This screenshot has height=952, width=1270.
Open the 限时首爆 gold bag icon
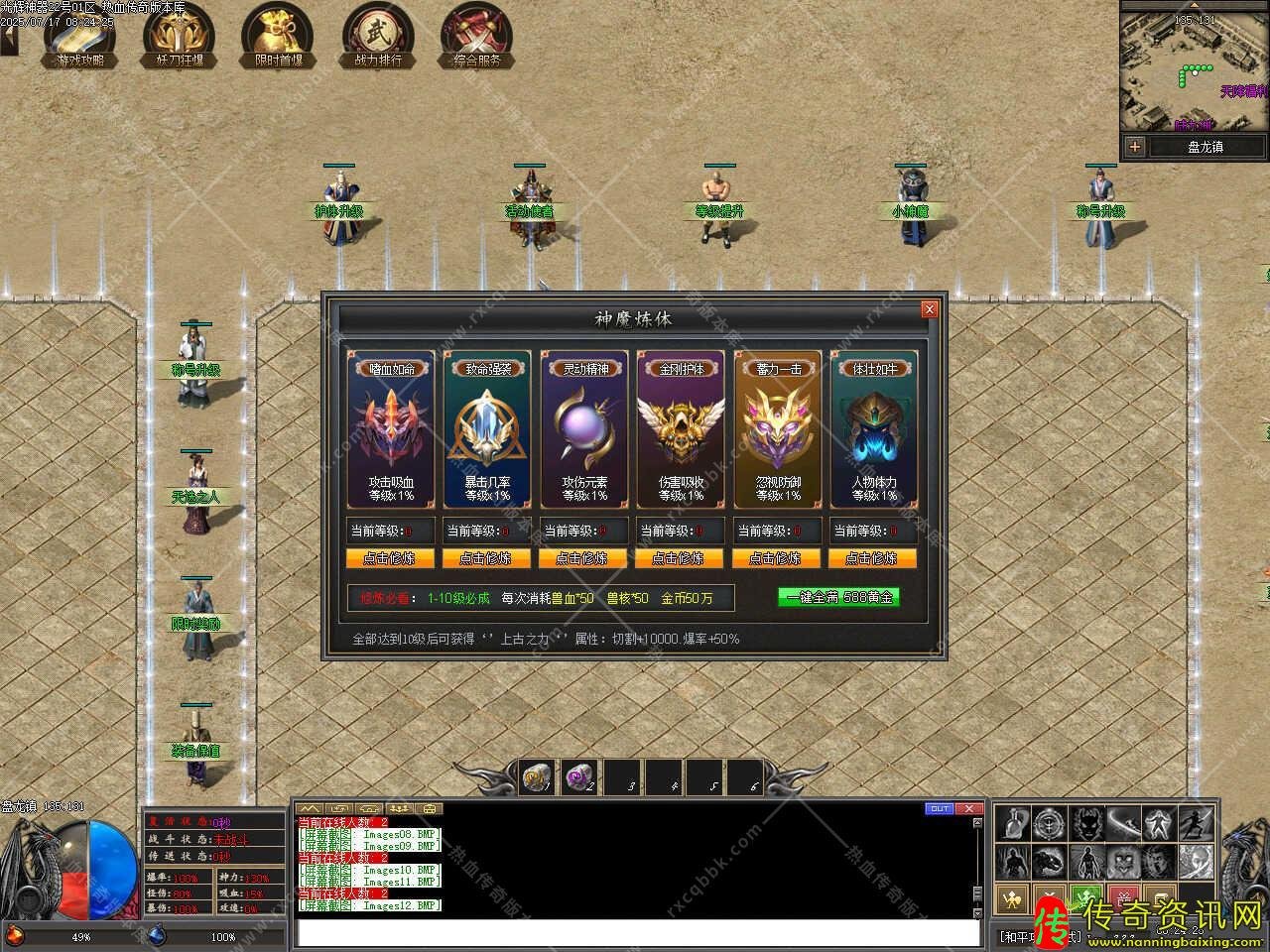pos(279,36)
